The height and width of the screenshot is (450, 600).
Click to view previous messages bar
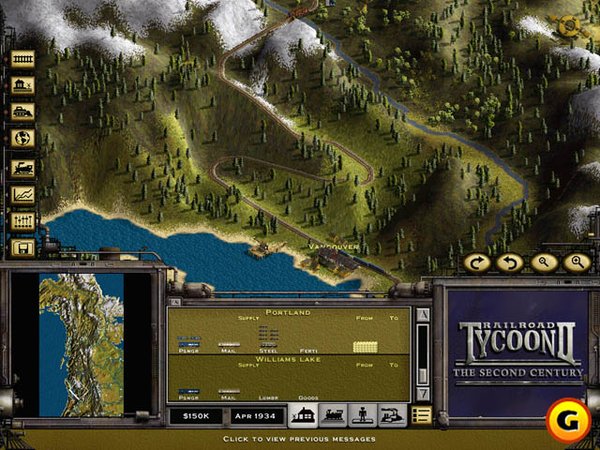click(300, 439)
